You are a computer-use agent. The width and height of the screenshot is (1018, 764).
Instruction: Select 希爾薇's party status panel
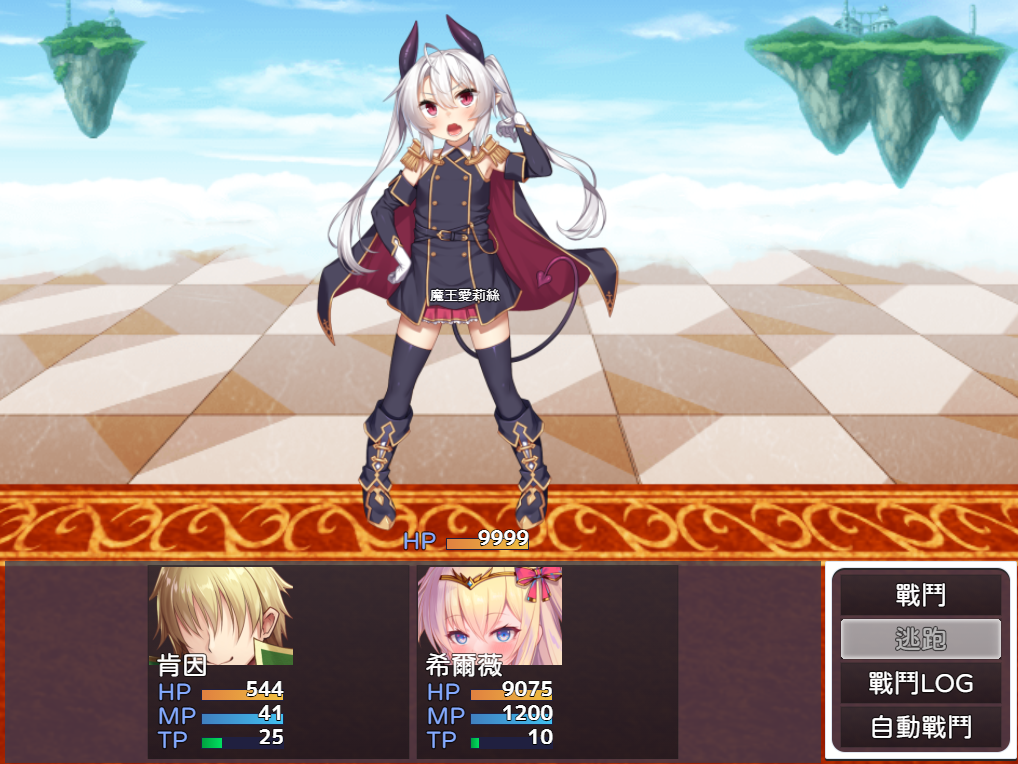coord(547,661)
